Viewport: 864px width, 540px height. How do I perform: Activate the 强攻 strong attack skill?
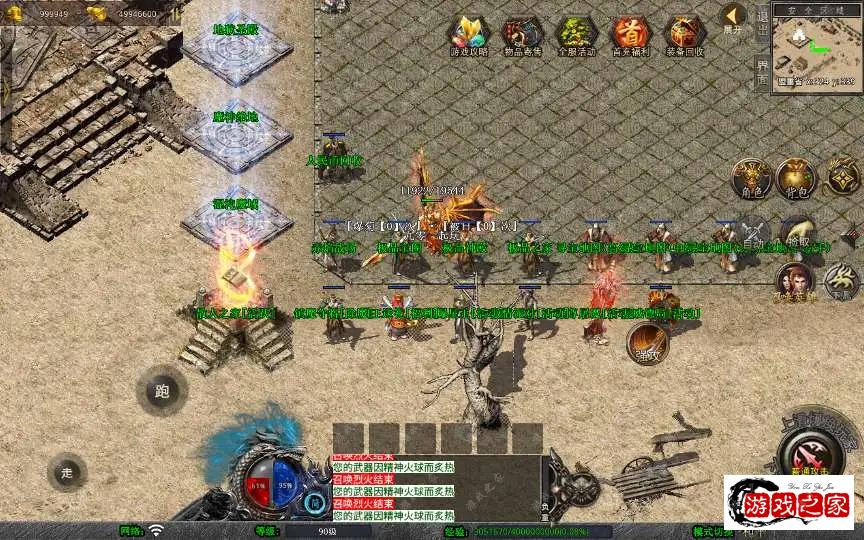point(648,344)
